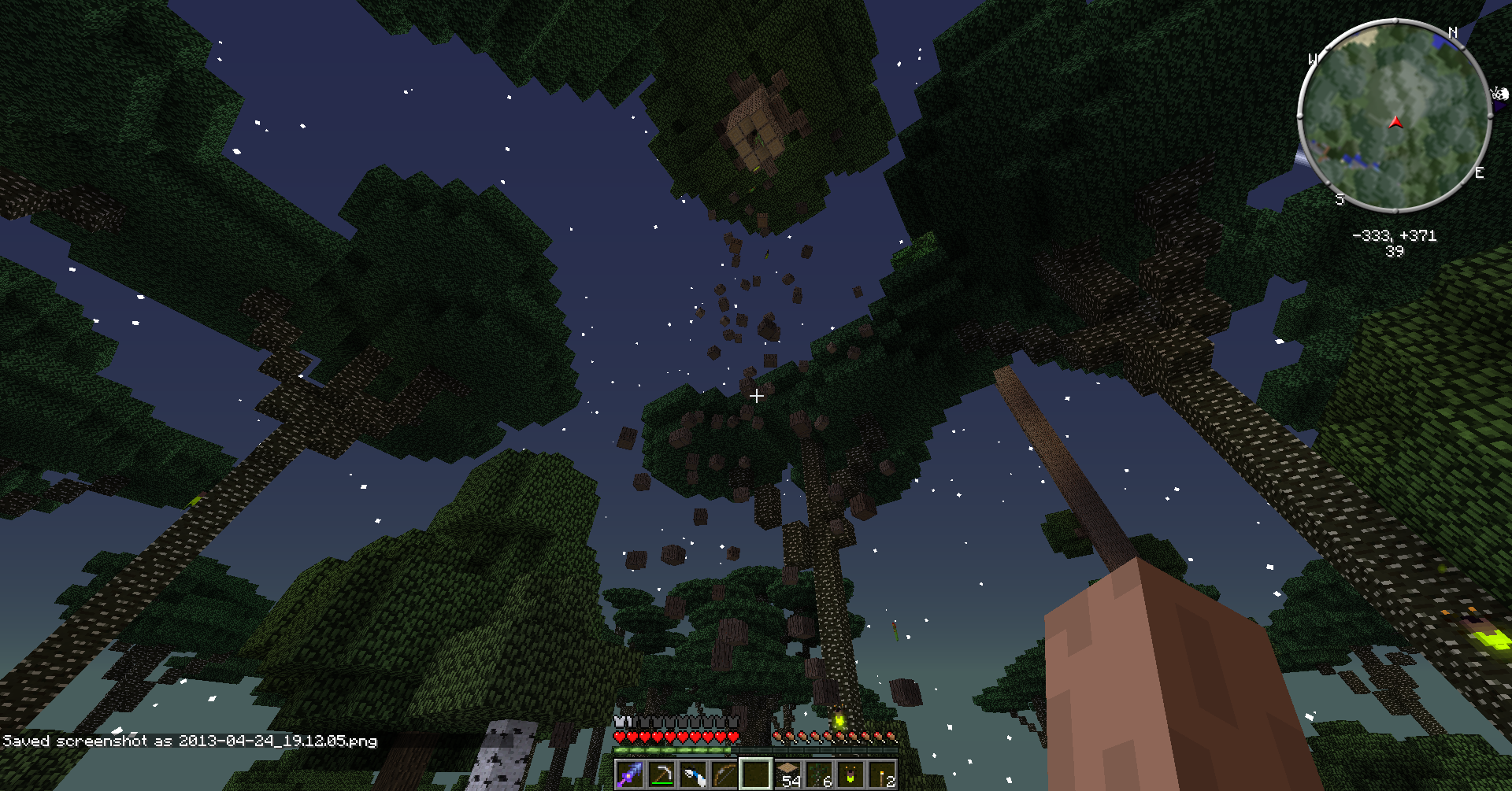Select the empty highlighted hotbar slot
The width and height of the screenshot is (1512, 791).
point(755,774)
